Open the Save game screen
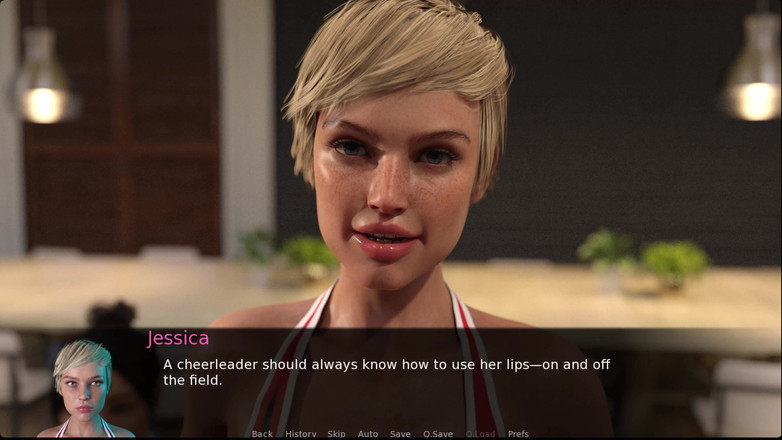This screenshot has width=782, height=440. (400, 434)
